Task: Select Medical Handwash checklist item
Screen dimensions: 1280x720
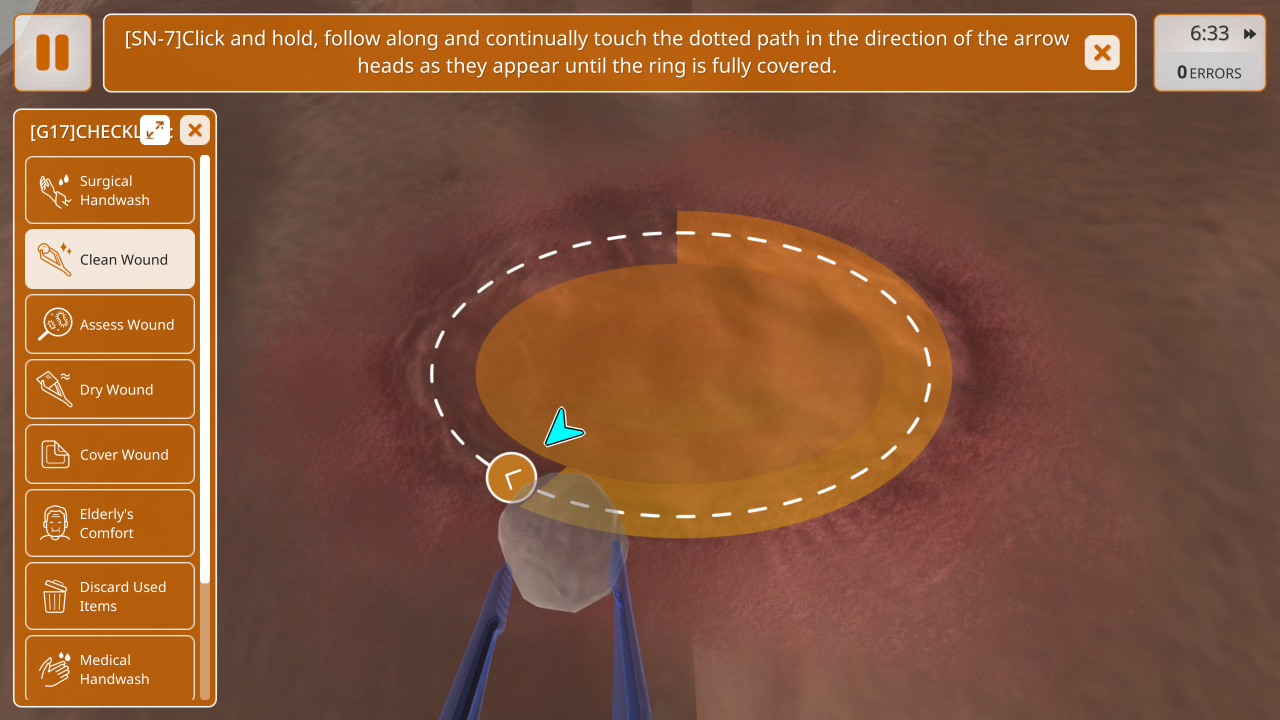Action: pyautogui.click(x=110, y=668)
